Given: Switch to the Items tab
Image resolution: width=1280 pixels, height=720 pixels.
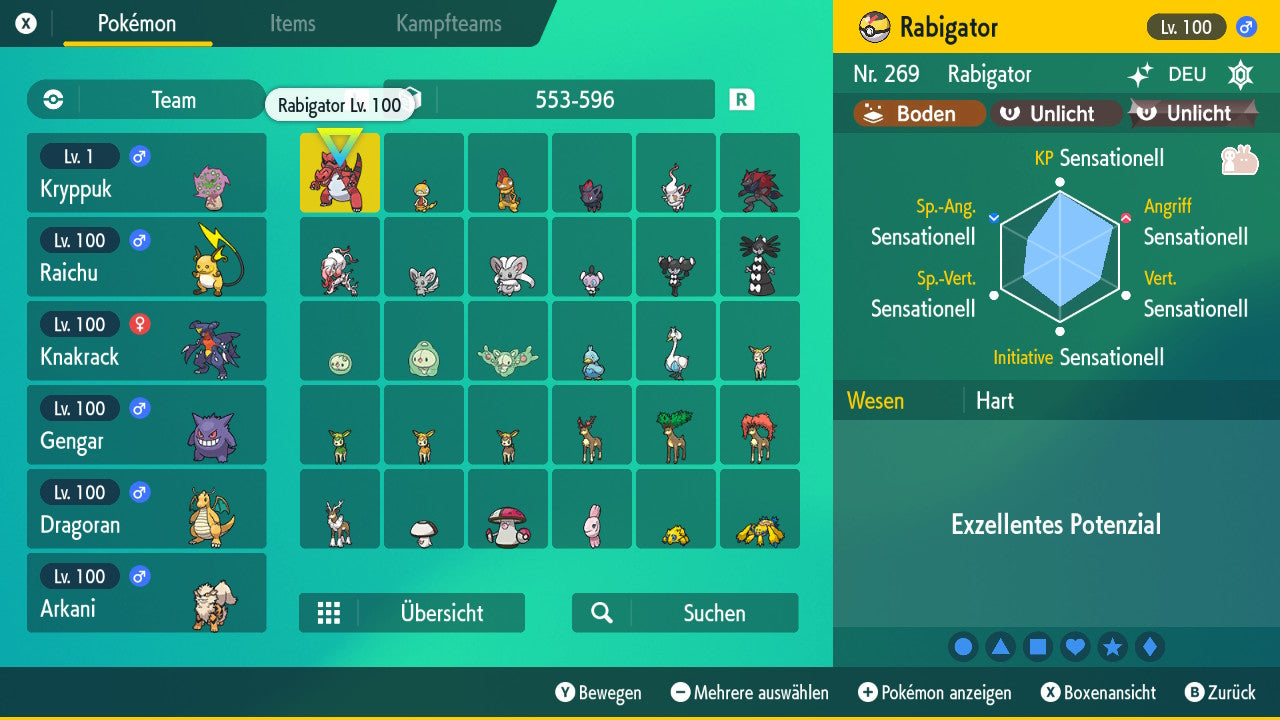Looking at the screenshot, I should 292,24.
